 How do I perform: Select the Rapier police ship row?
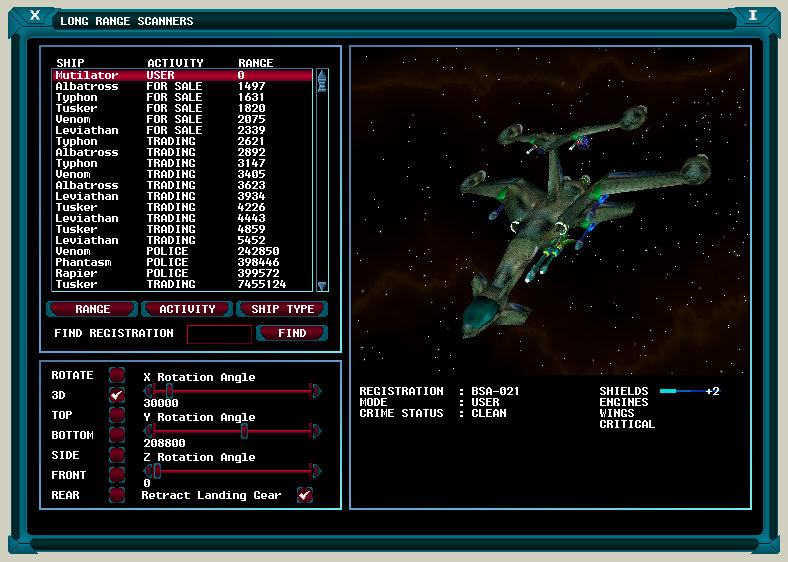tap(182, 273)
